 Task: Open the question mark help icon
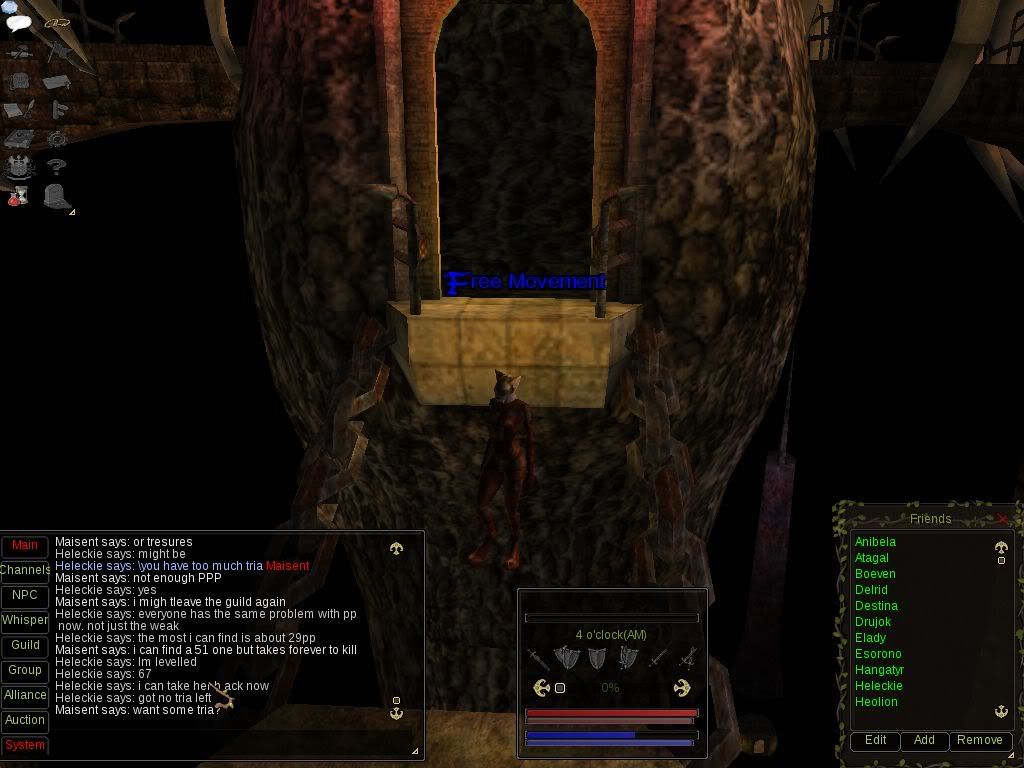click(x=56, y=167)
